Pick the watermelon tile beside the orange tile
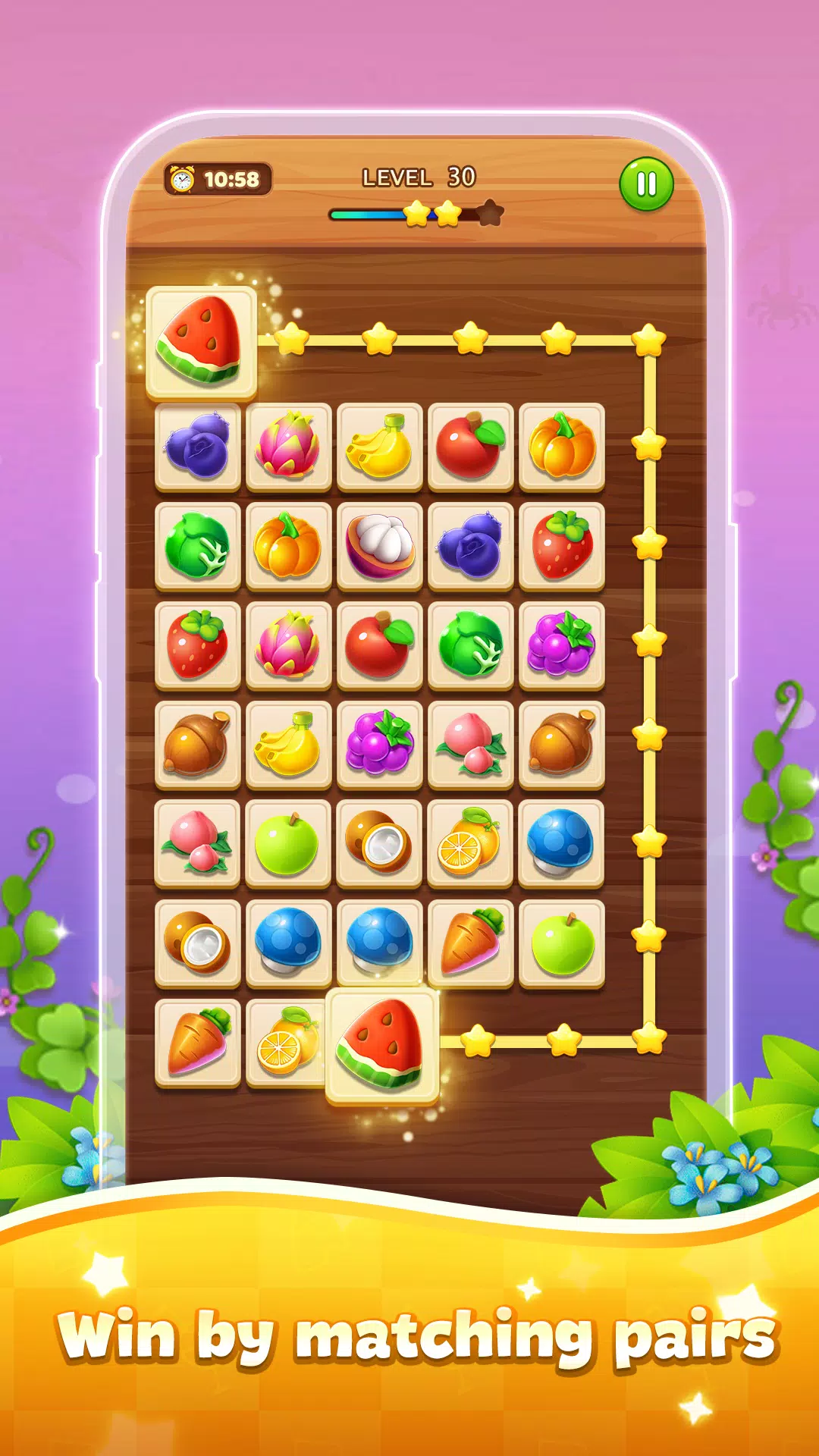This screenshot has width=819, height=1456. (382, 1046)
